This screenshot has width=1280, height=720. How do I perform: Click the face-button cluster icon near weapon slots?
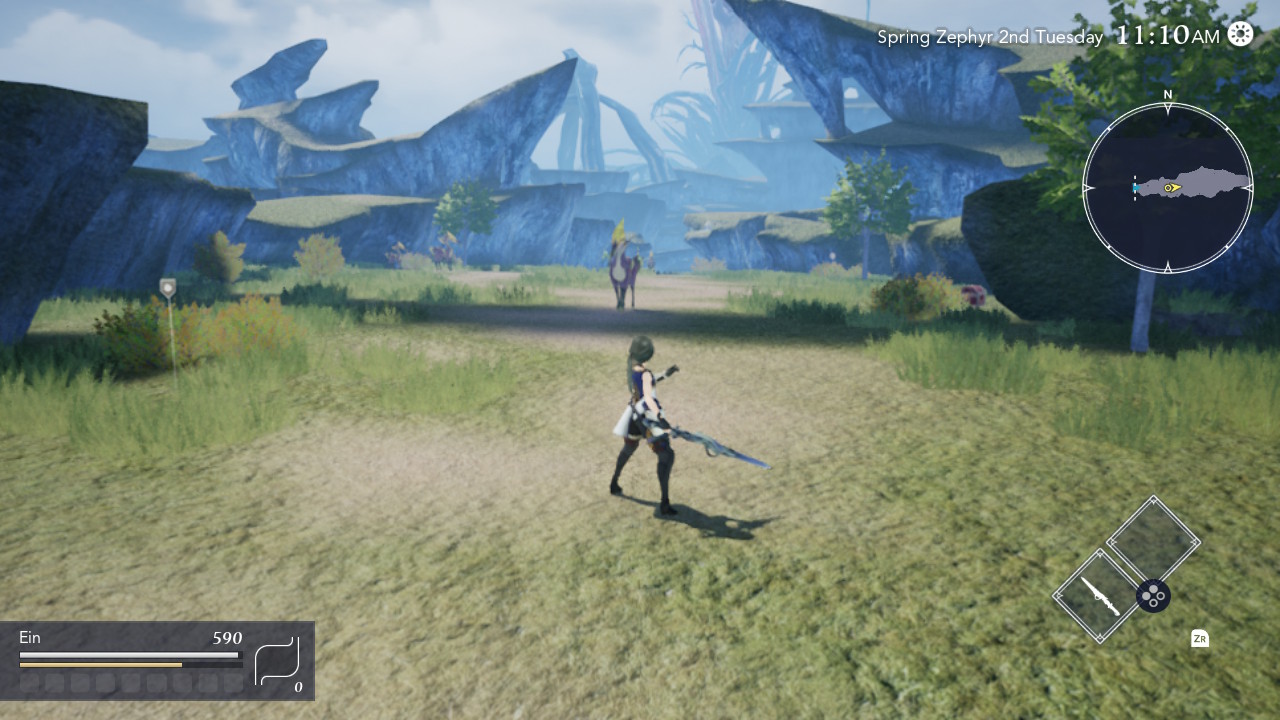1154,597
